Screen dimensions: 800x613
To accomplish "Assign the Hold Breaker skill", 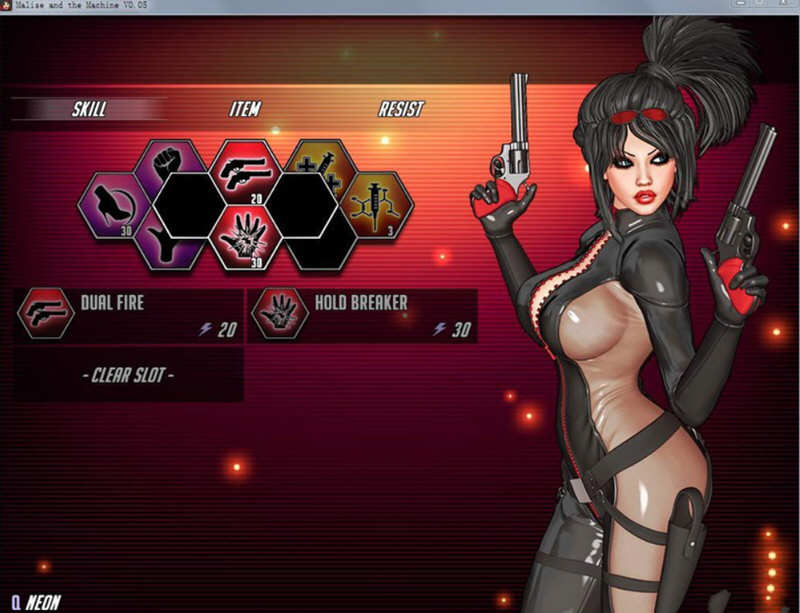I will pyautogui.click(x=362, y=315).
